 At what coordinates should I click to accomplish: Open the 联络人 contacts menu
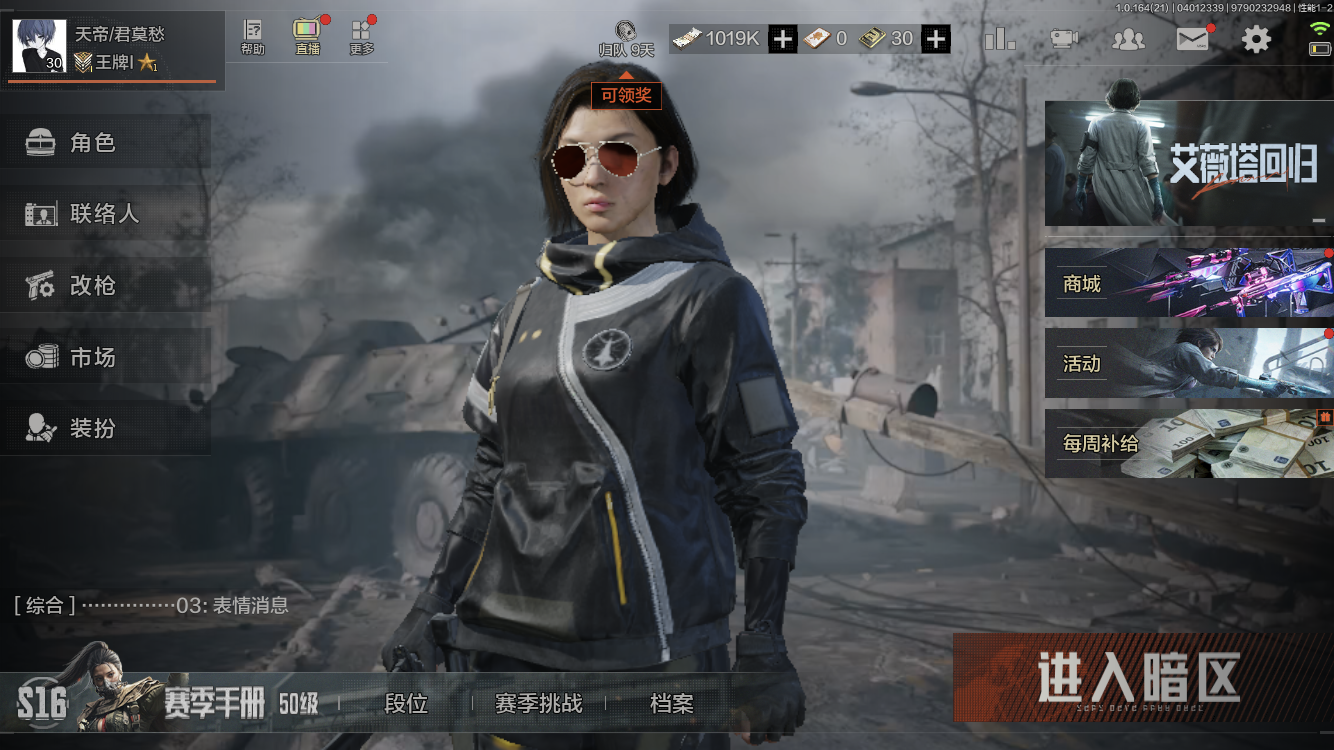[105, 214]
